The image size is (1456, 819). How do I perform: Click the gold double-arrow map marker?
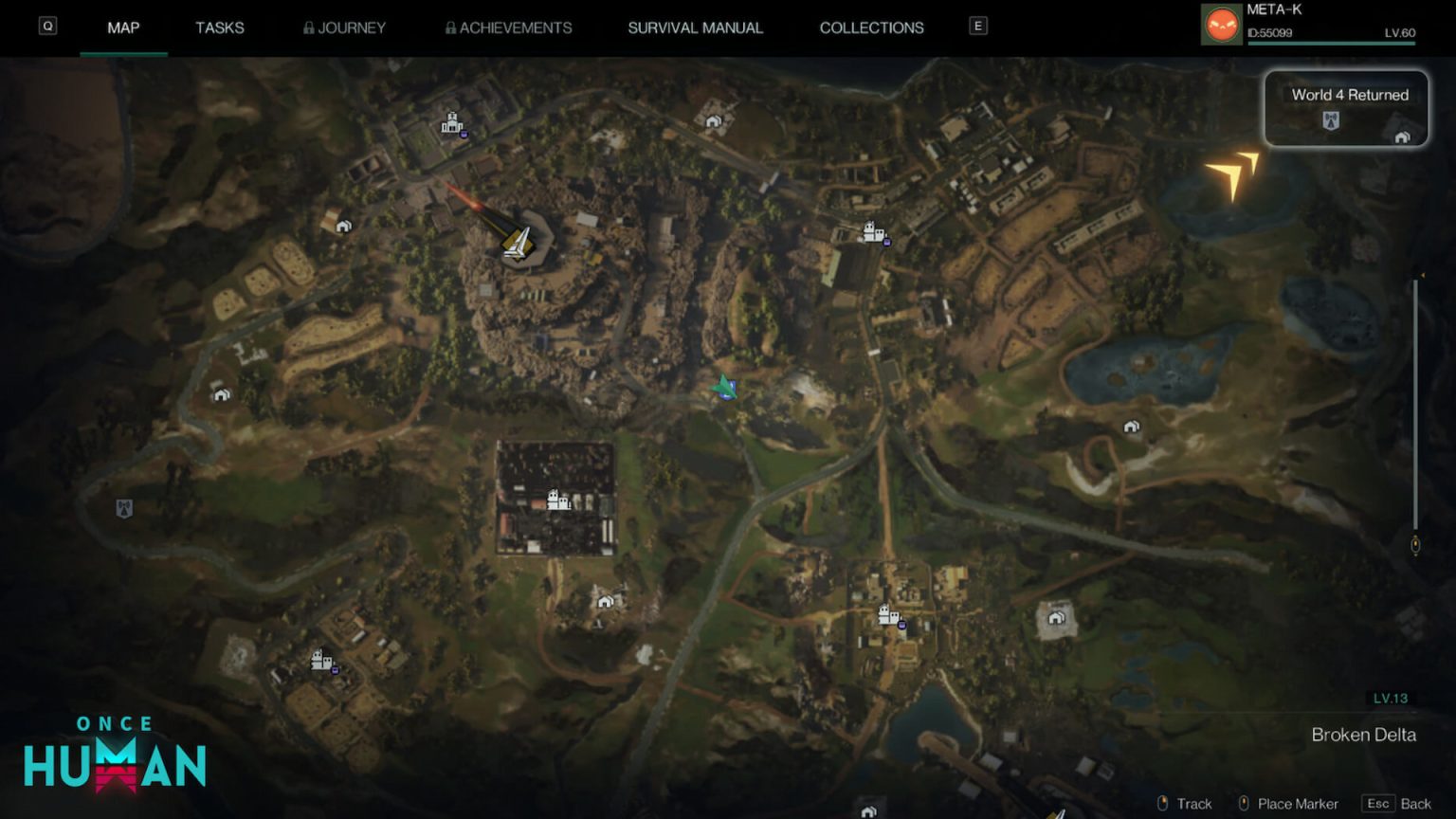1232,173
